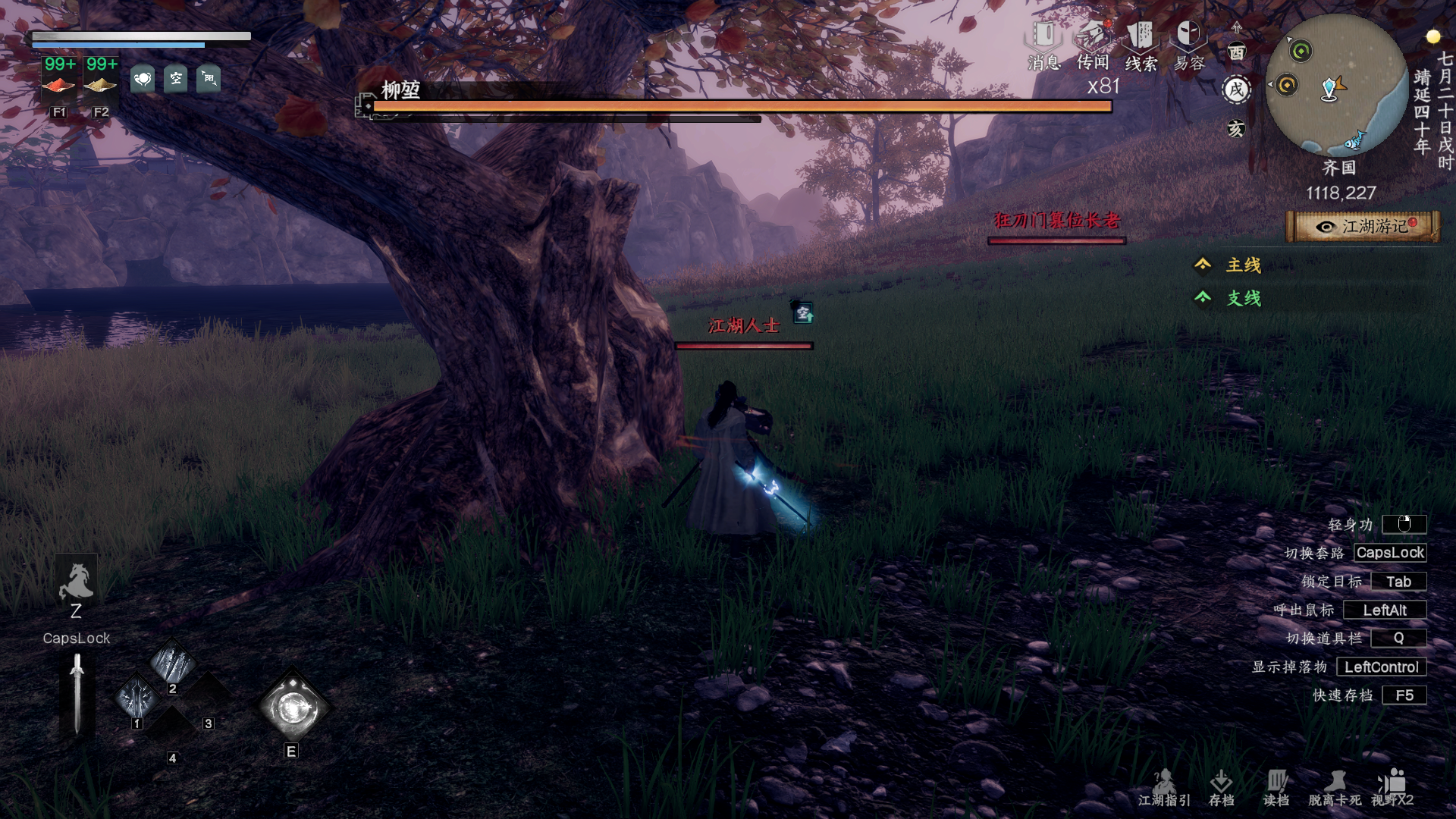The height and width of the screenshot is (819, 1456).
Task: Open the 传闻 rumors panel
Action: click(1093, 45)
